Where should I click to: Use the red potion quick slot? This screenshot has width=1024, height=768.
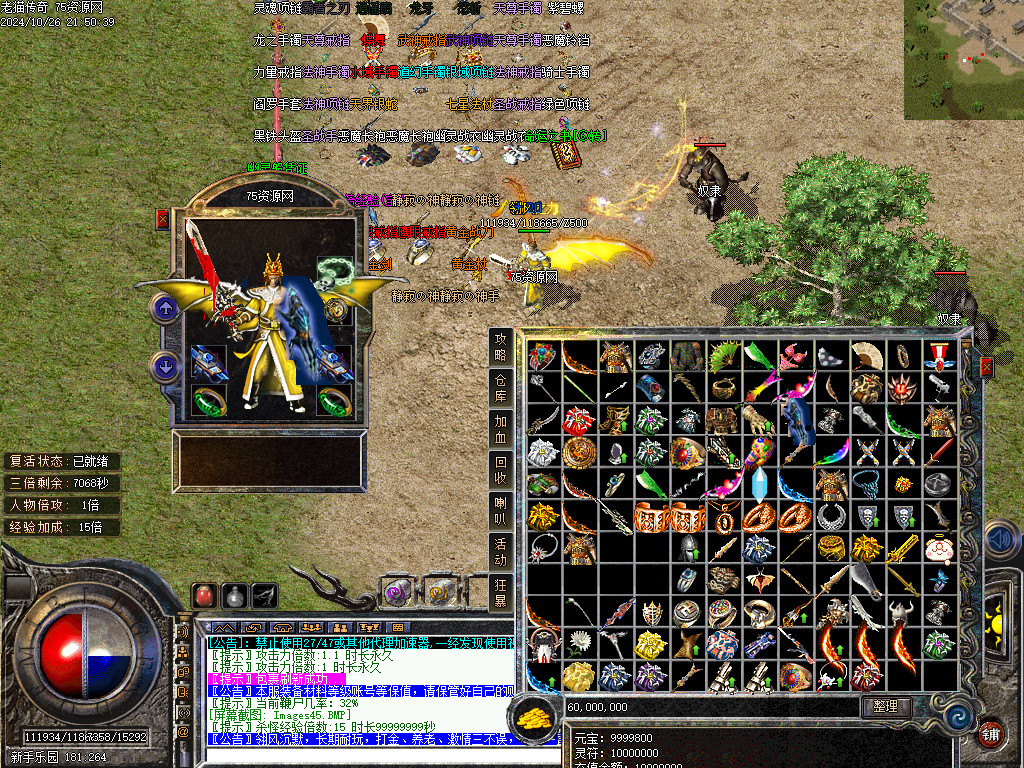click(204, 595)
